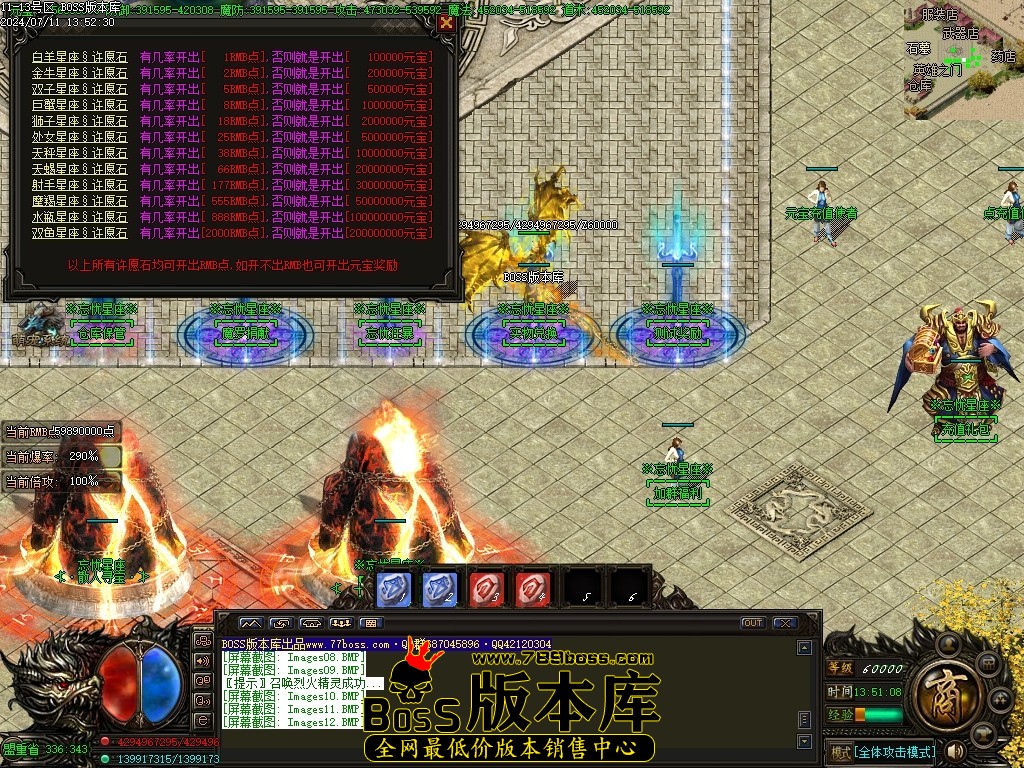Click the 处女星座 许愿石 link
The height and width of the screenshot is (768, 1024).
pyautogui.click(x=80, y=137)
